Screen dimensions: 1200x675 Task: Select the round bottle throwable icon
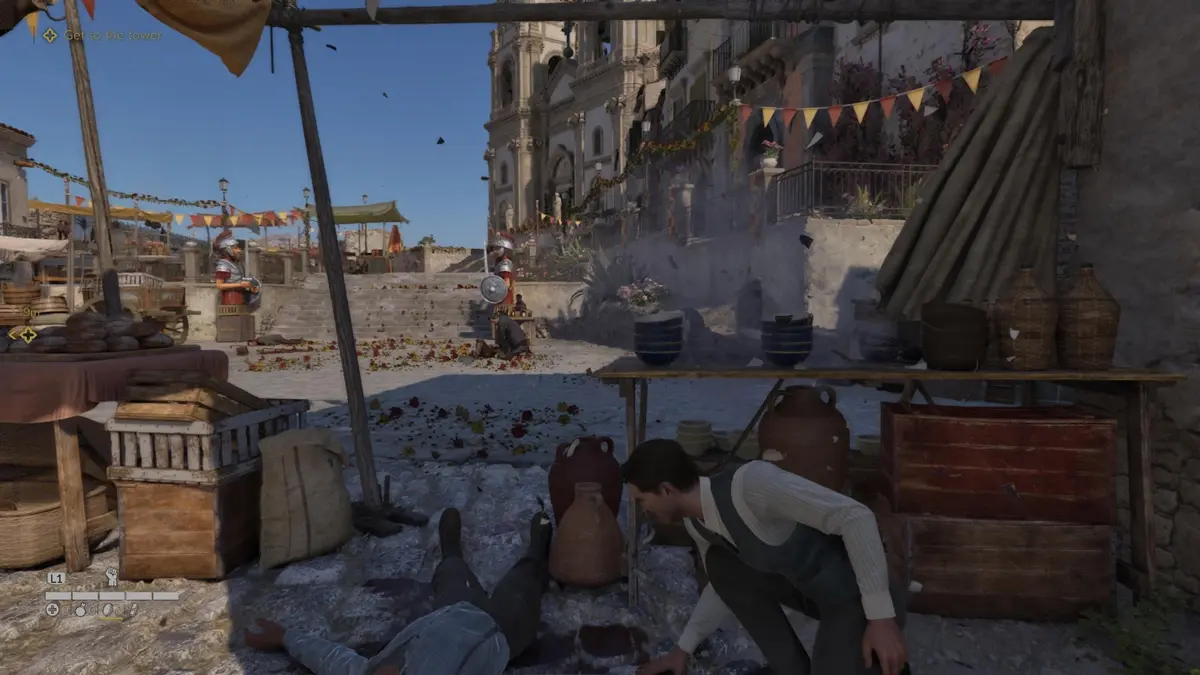pos(79,609)
